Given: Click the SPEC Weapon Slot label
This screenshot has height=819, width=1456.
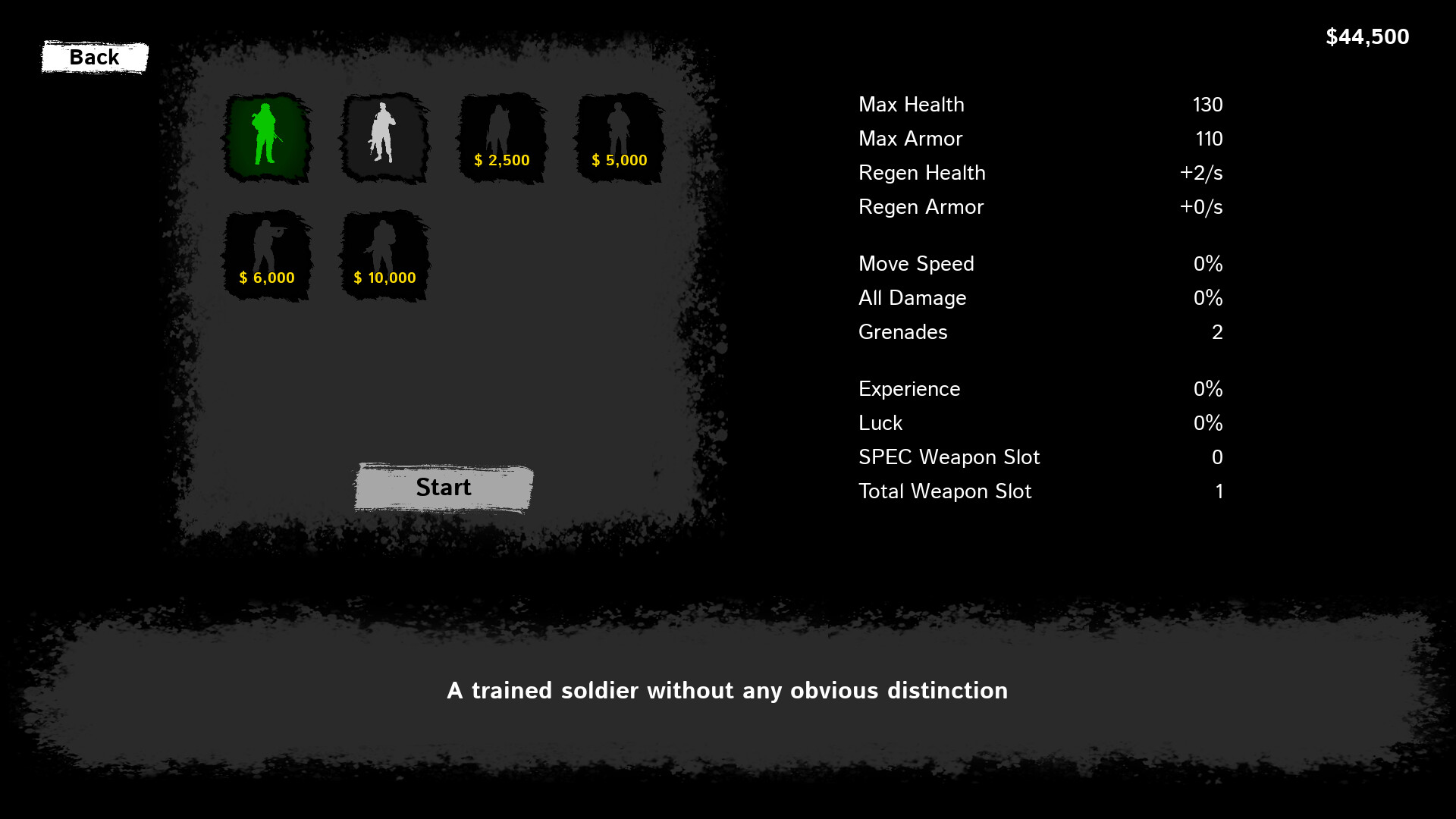Looking at the screenshot, I should click(x=949, y=457).
